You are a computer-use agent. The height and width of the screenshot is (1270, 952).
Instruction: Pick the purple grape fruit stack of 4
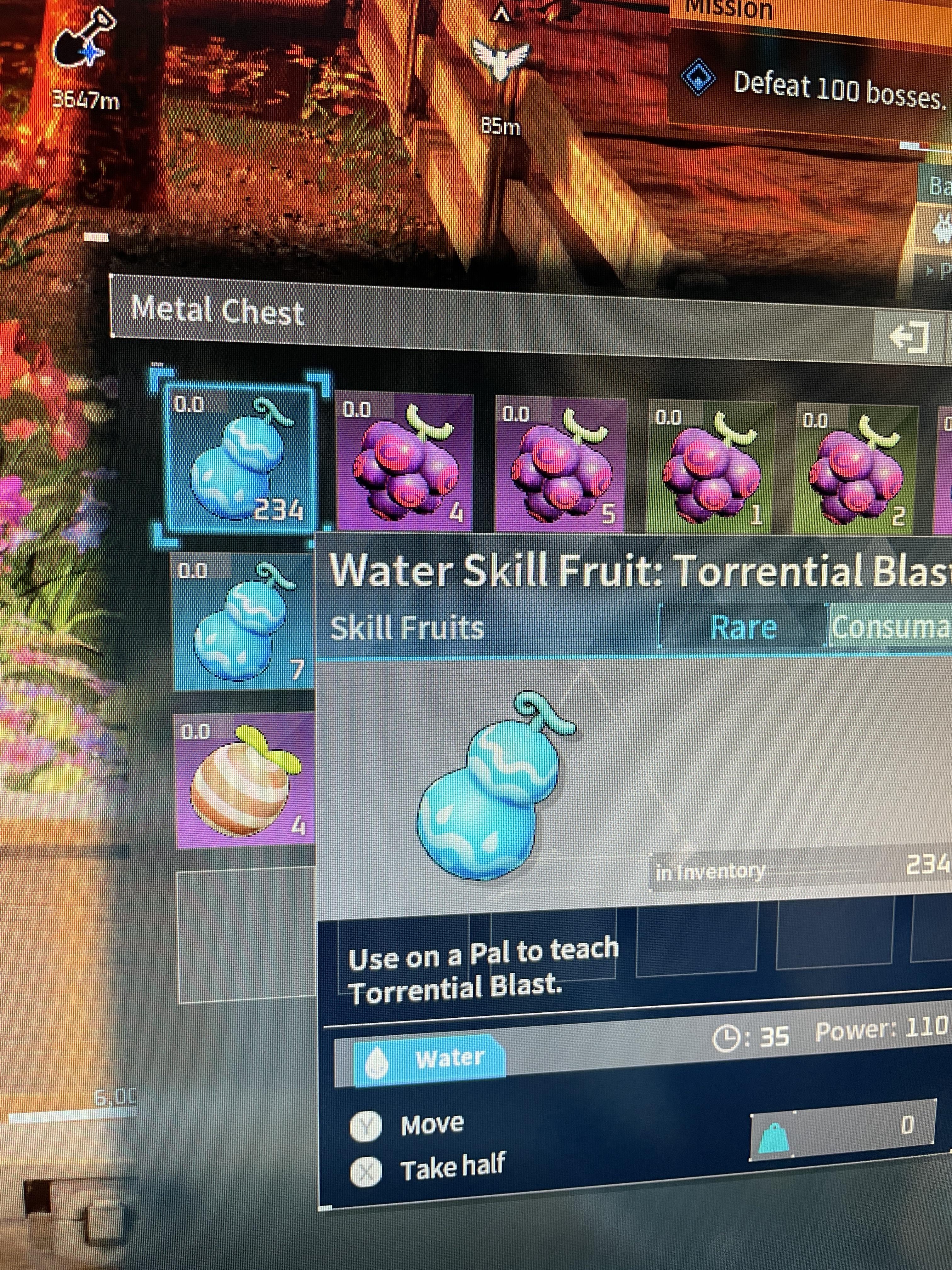pyautogui.click(x=404, y=462)
